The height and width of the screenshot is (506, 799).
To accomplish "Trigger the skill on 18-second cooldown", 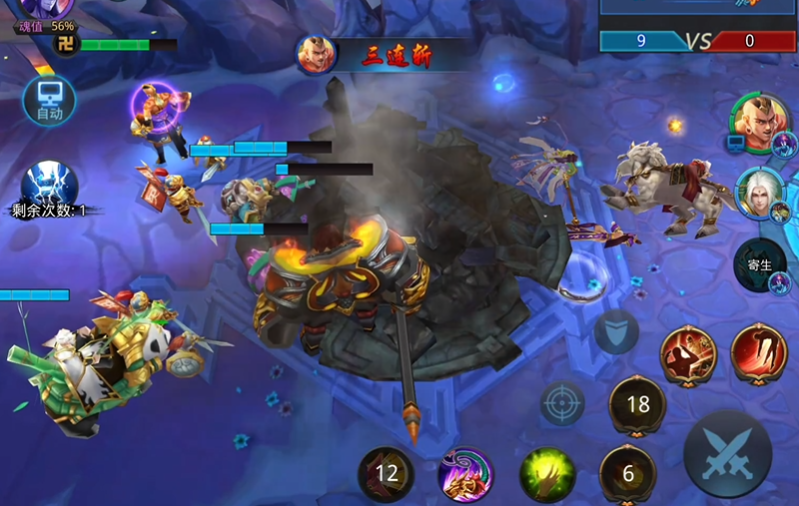I will (637, 404).
